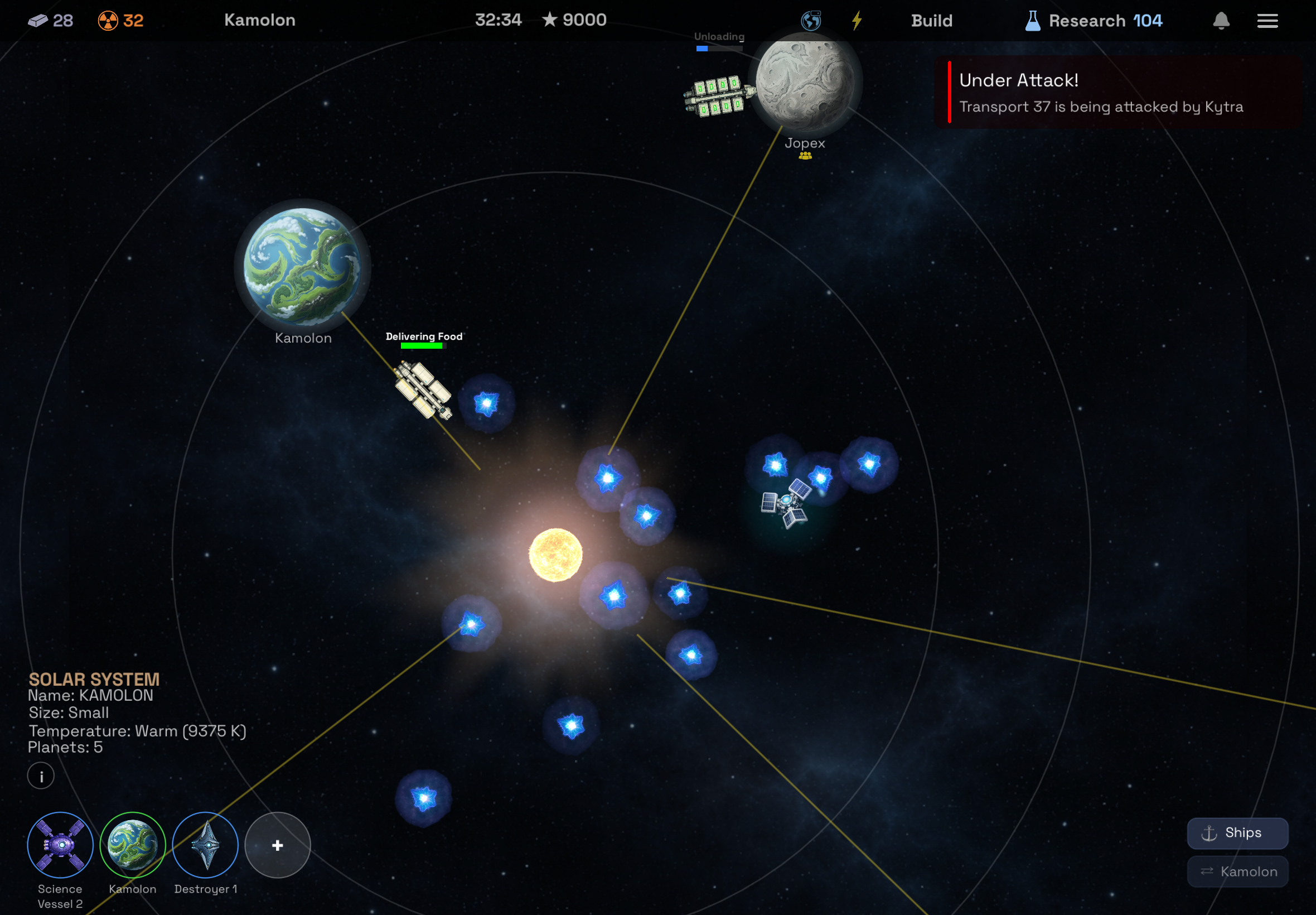Click the Delivering Food progress bar

click(424, 346)
